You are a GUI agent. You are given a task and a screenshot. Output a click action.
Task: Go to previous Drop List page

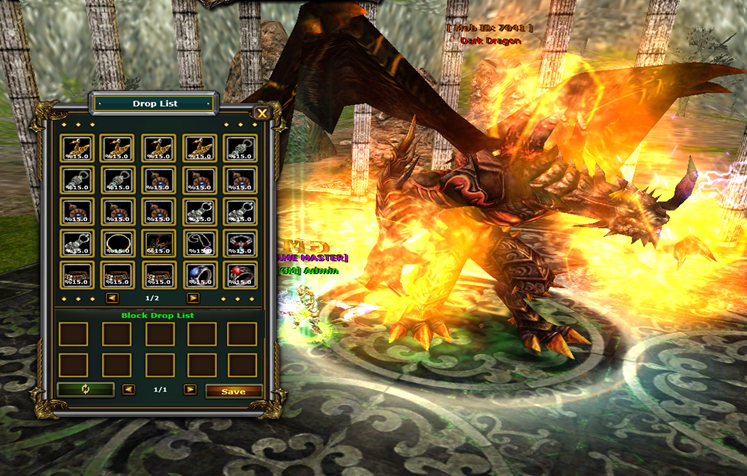point(112,298)
